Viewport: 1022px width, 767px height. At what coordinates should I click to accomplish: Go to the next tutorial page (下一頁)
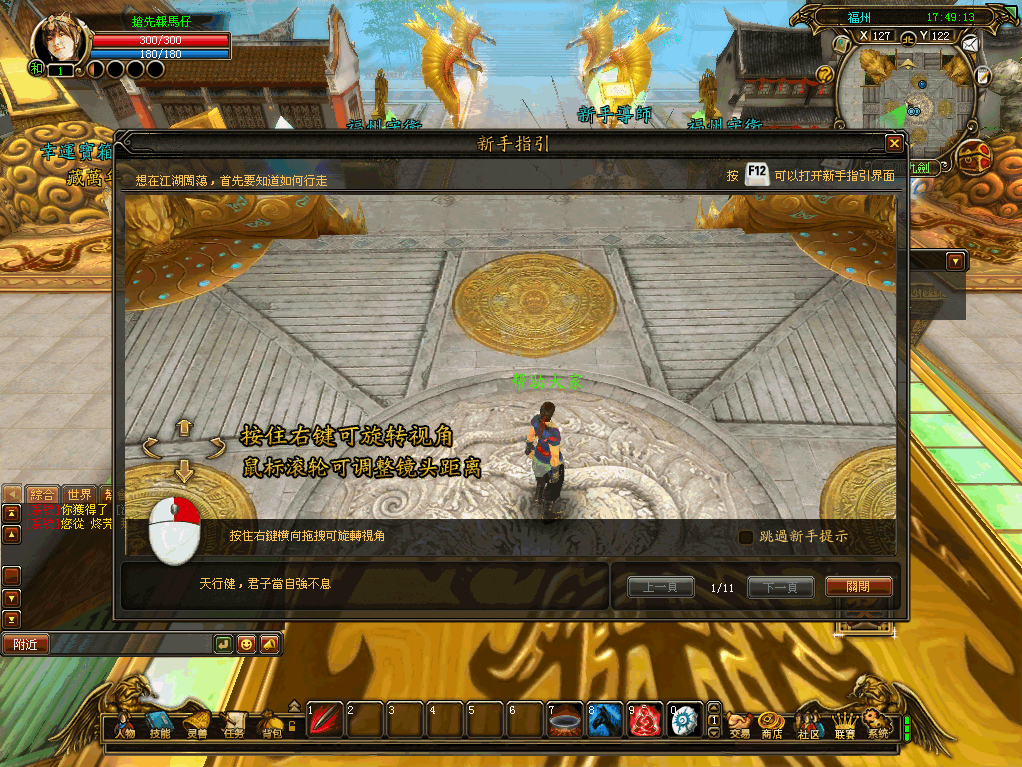click(x=780, y=587)
